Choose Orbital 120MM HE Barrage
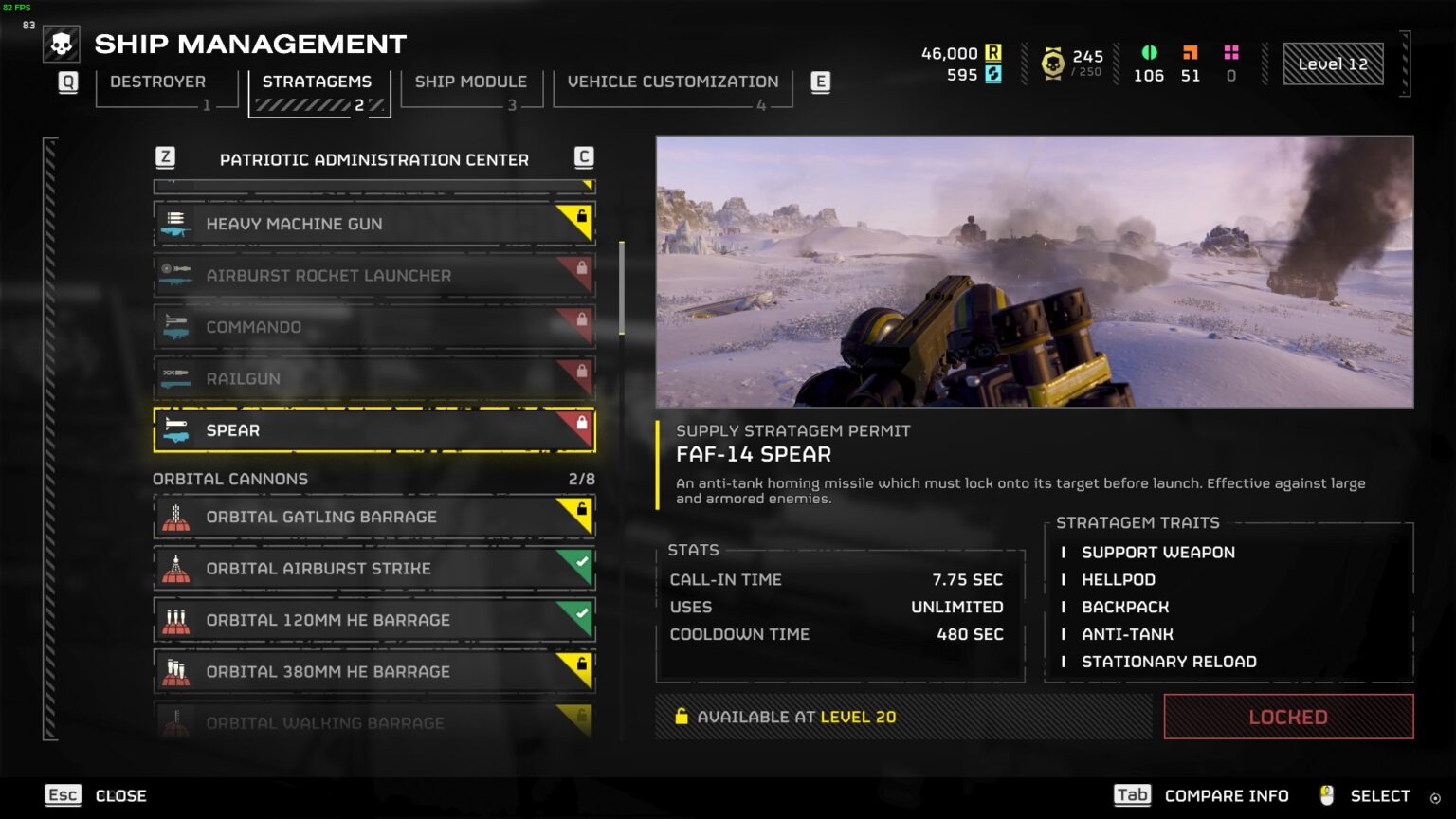This screenshot has width=1456, height=819. tap(373, 620)
